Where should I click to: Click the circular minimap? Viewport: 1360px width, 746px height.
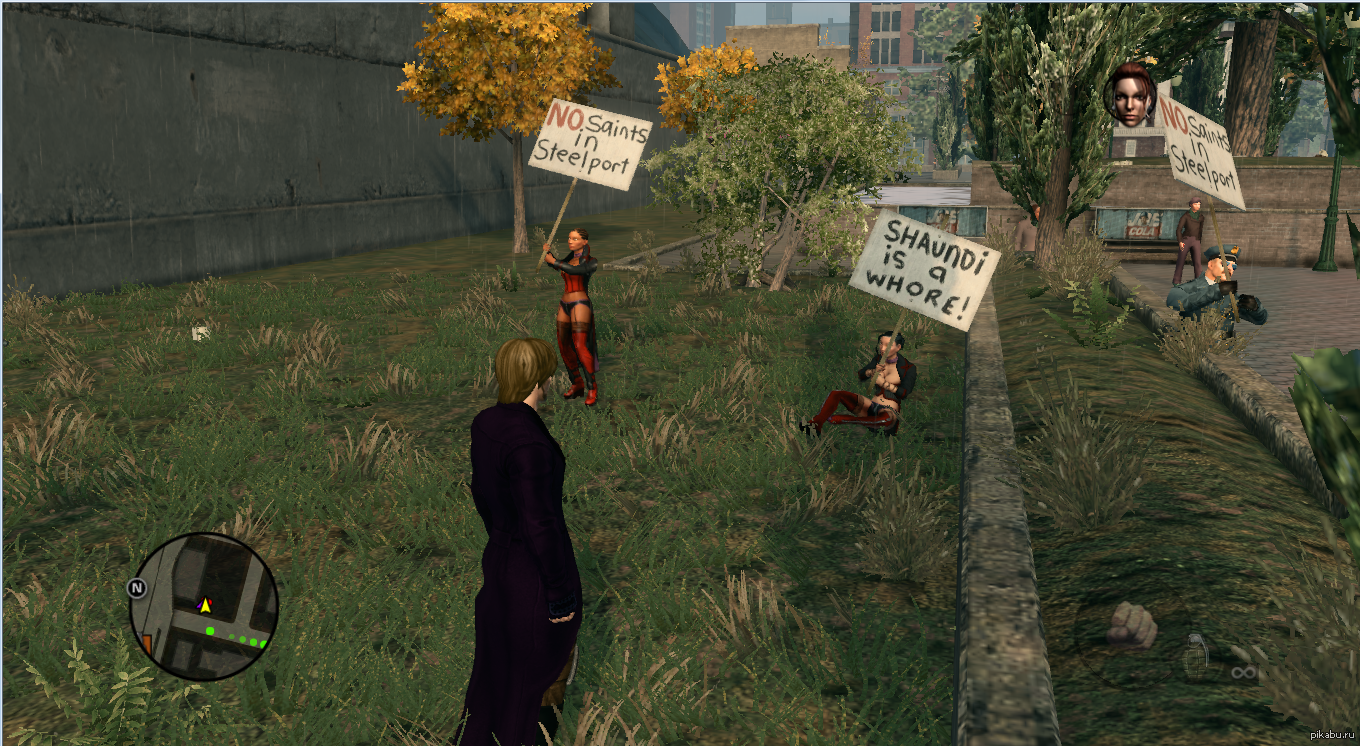click(205, 606)
